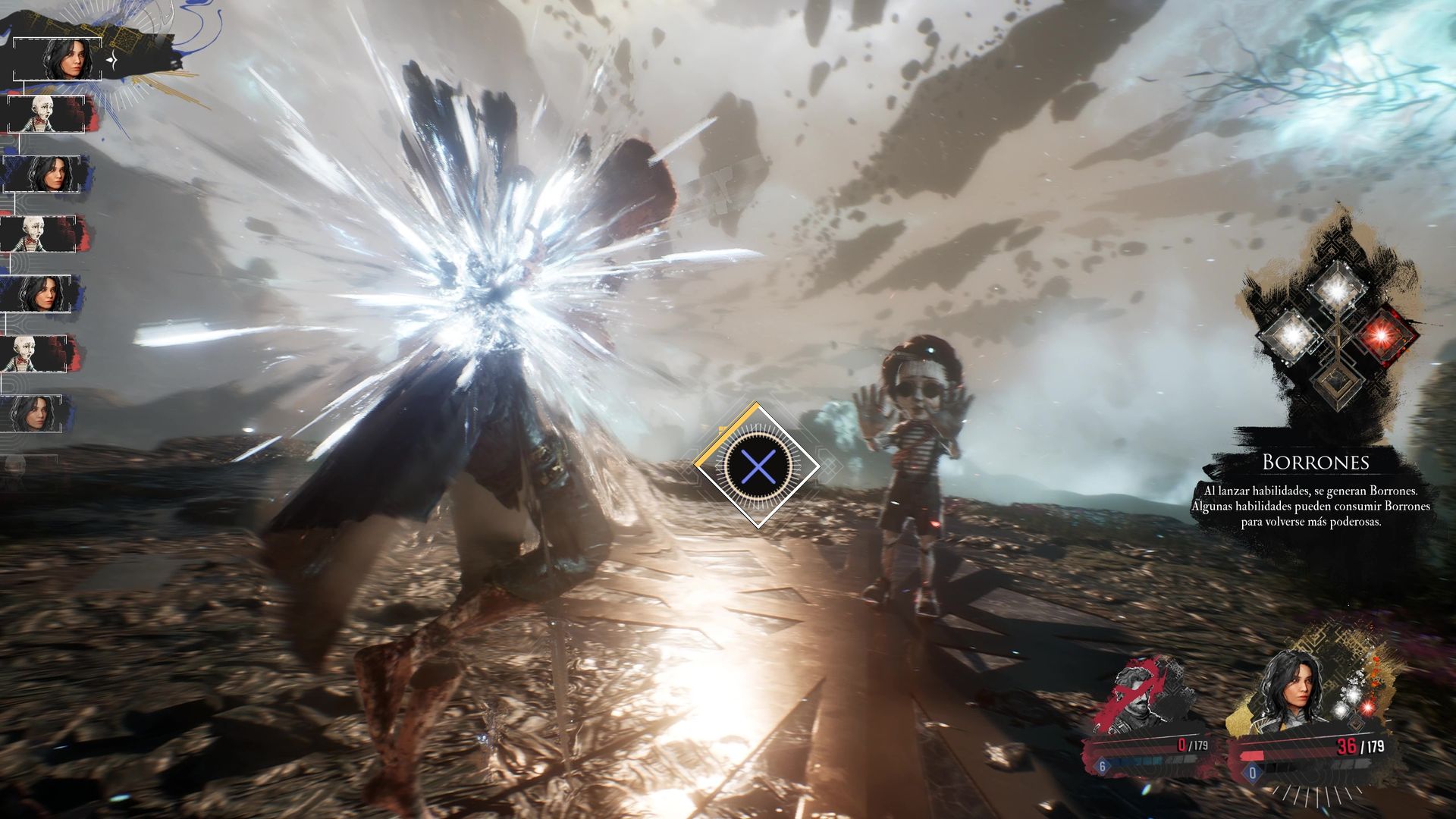Click the red Borrón diamond in the Borrones panel

tap(1382, 335)
